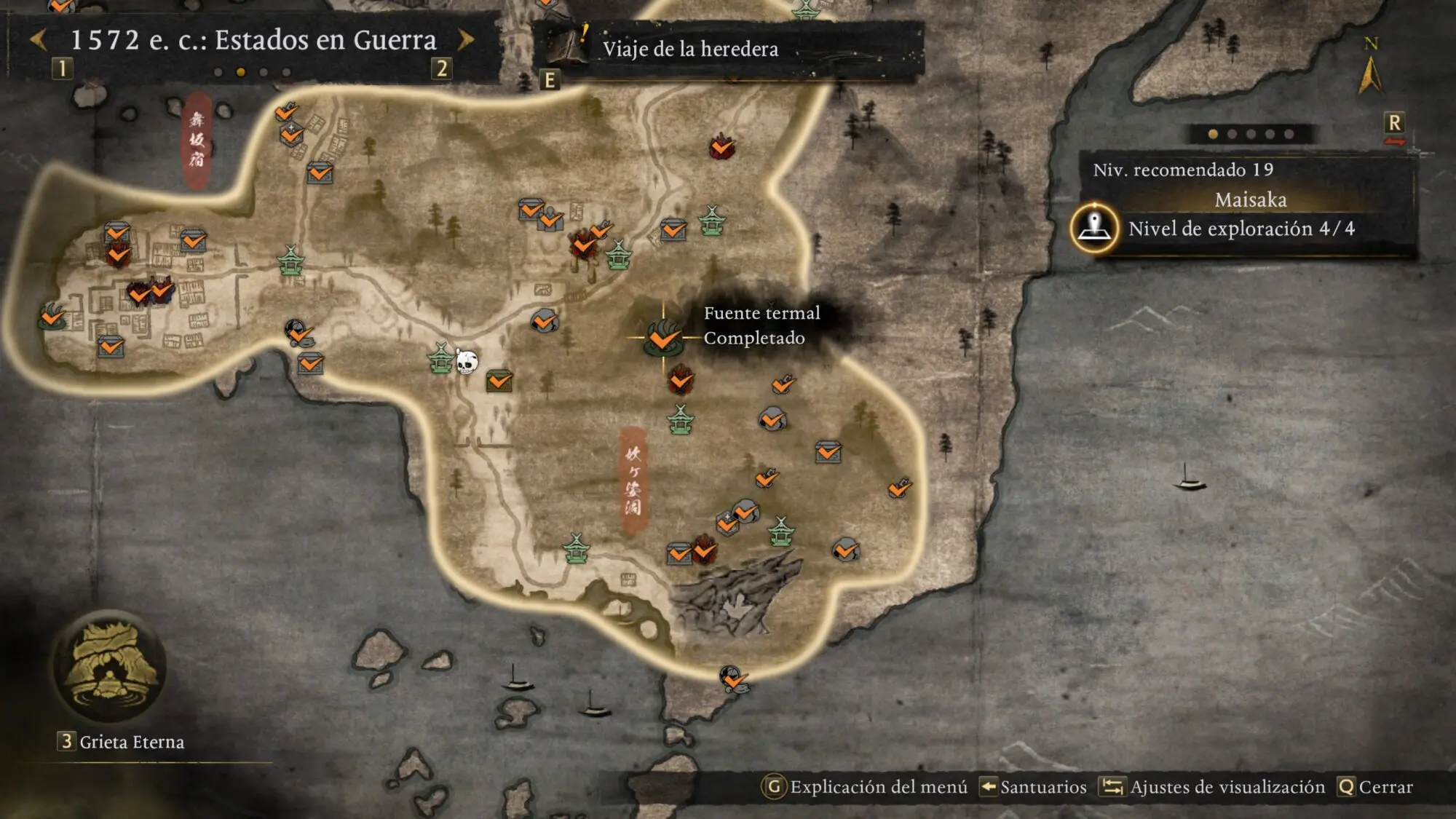Show the Explicación del menú help
The width and height of the screenshot is (1456, 819).
[865, 787]
